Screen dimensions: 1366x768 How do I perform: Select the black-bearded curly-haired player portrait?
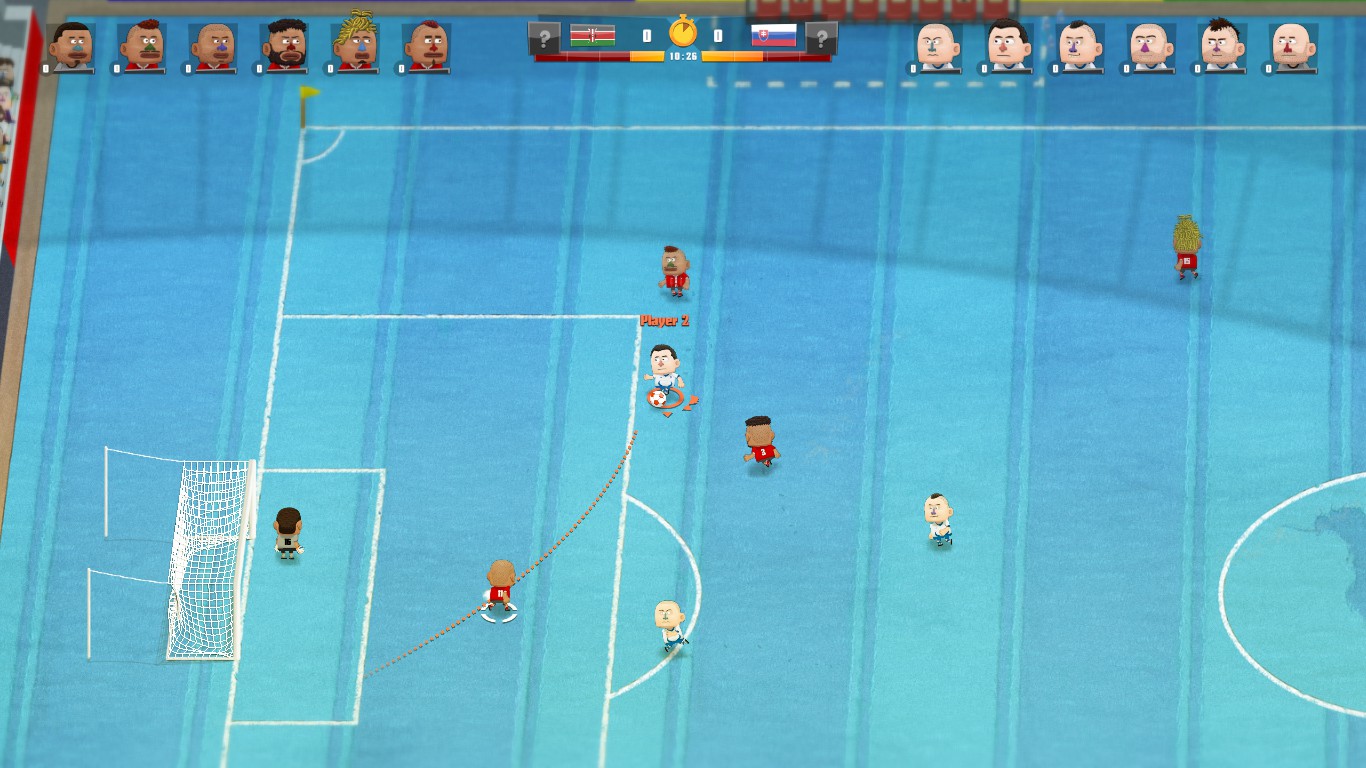pyautogui.click(x=284, y=46)
